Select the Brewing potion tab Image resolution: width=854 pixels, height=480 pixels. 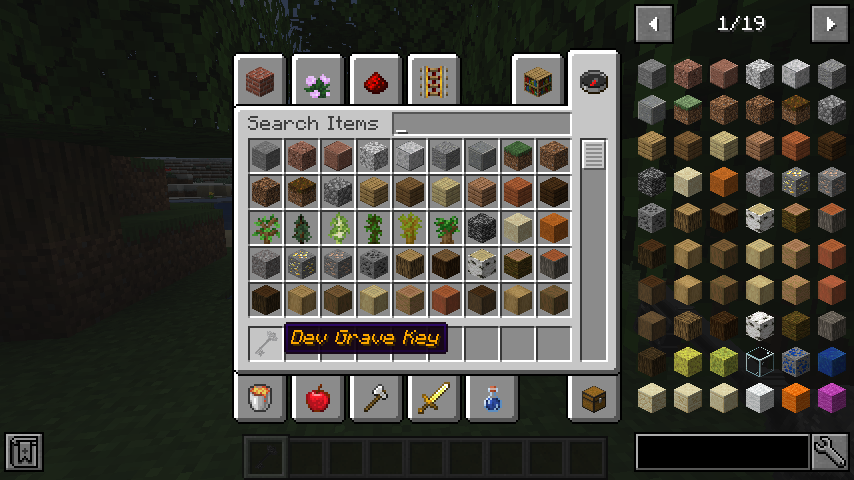pyautogui.click(x=490, y=399)
